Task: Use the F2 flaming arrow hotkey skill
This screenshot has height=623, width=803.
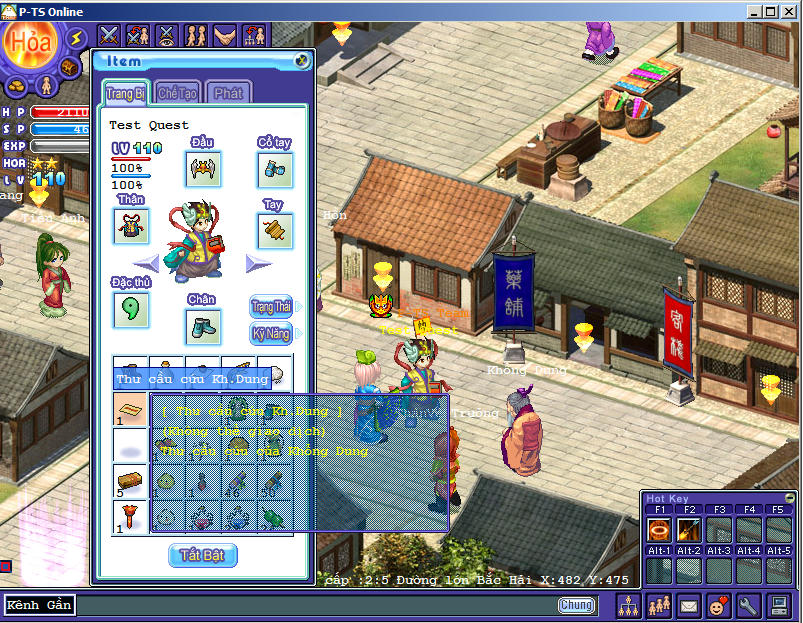Action: [x=689, y=530]
